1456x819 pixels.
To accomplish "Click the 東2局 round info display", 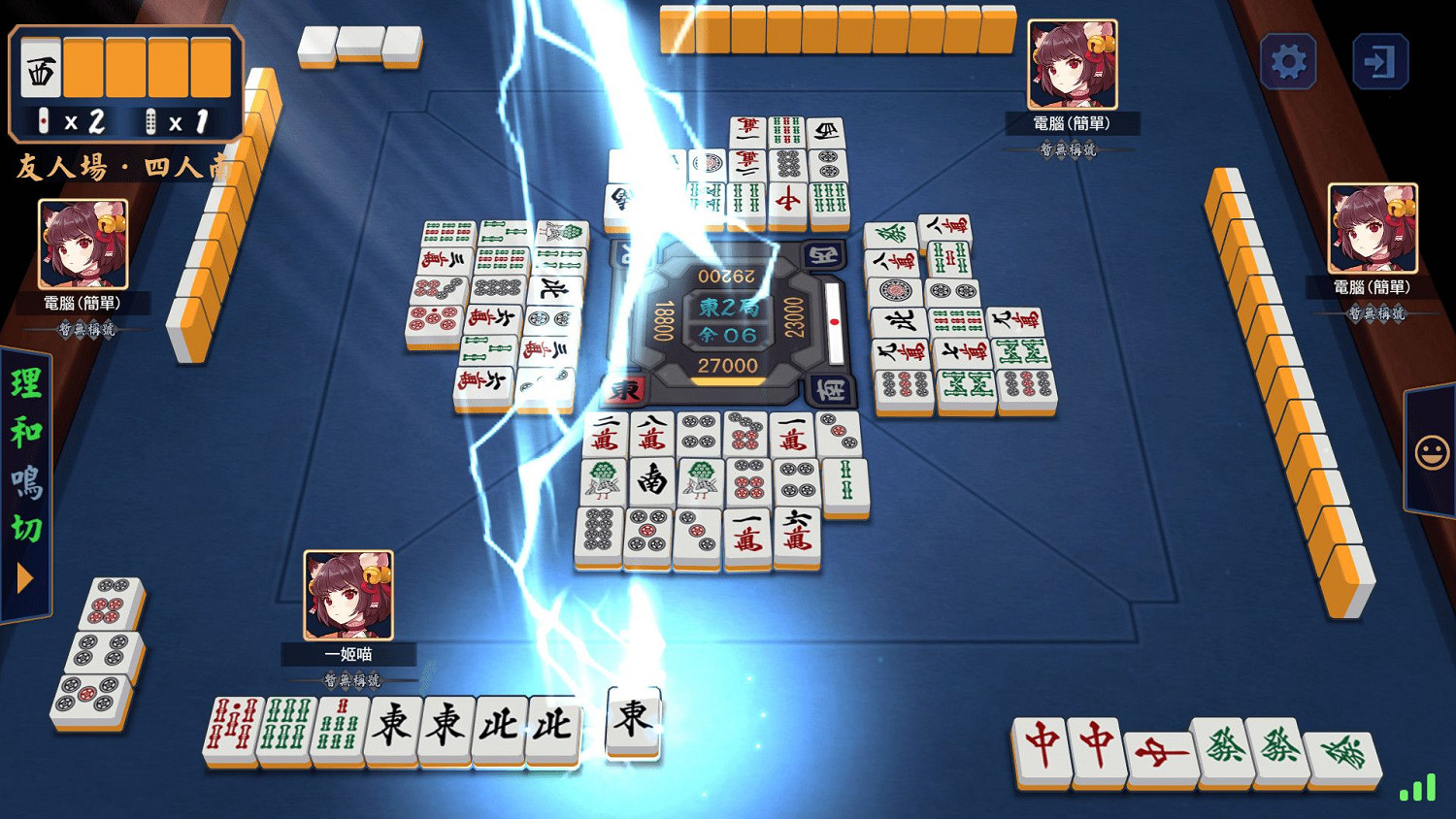I will [730, 309].
